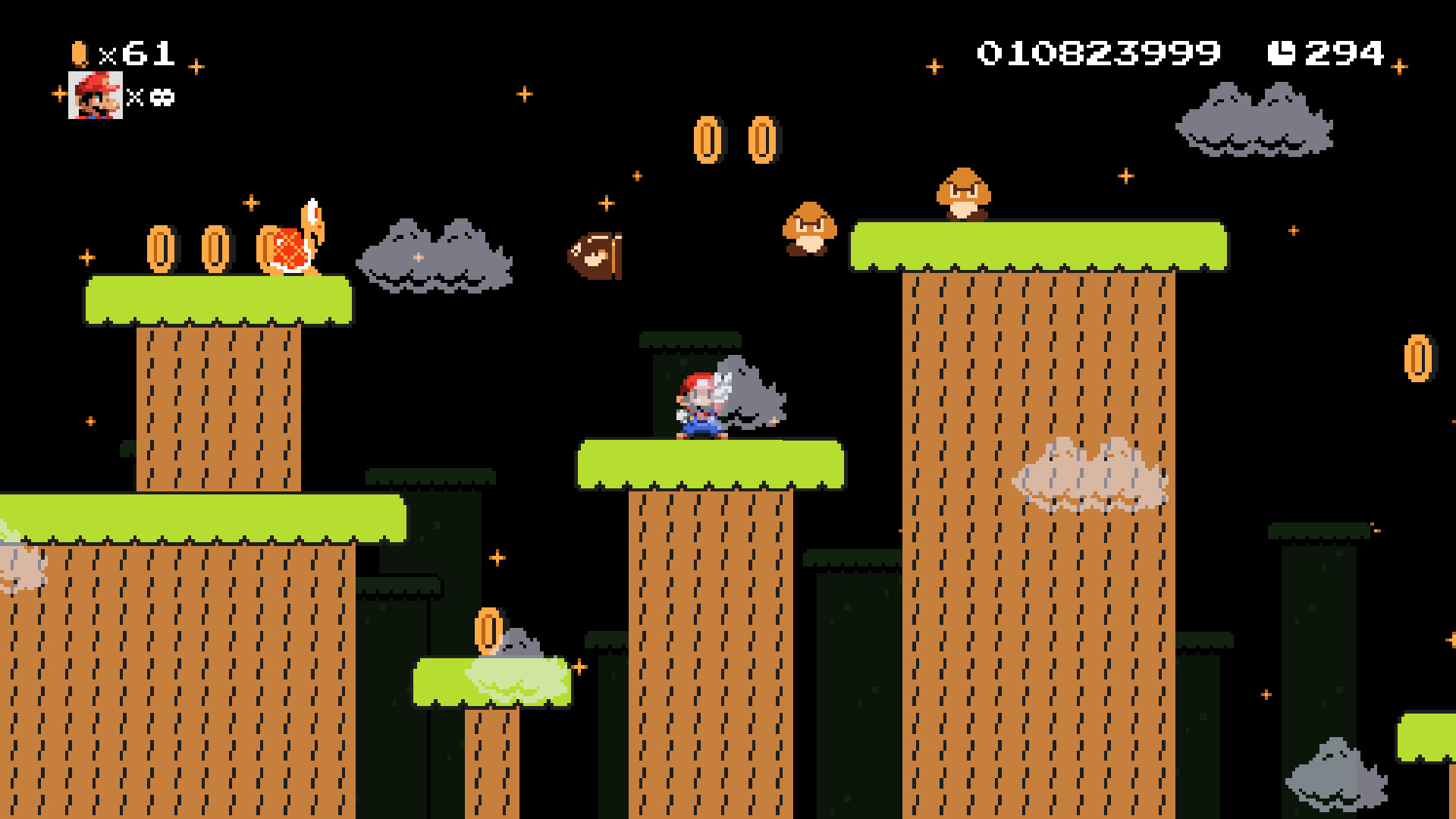Click the clock timer icon near 294
The width and height of the screenshot is (1456, 819).
(1282, 52)
